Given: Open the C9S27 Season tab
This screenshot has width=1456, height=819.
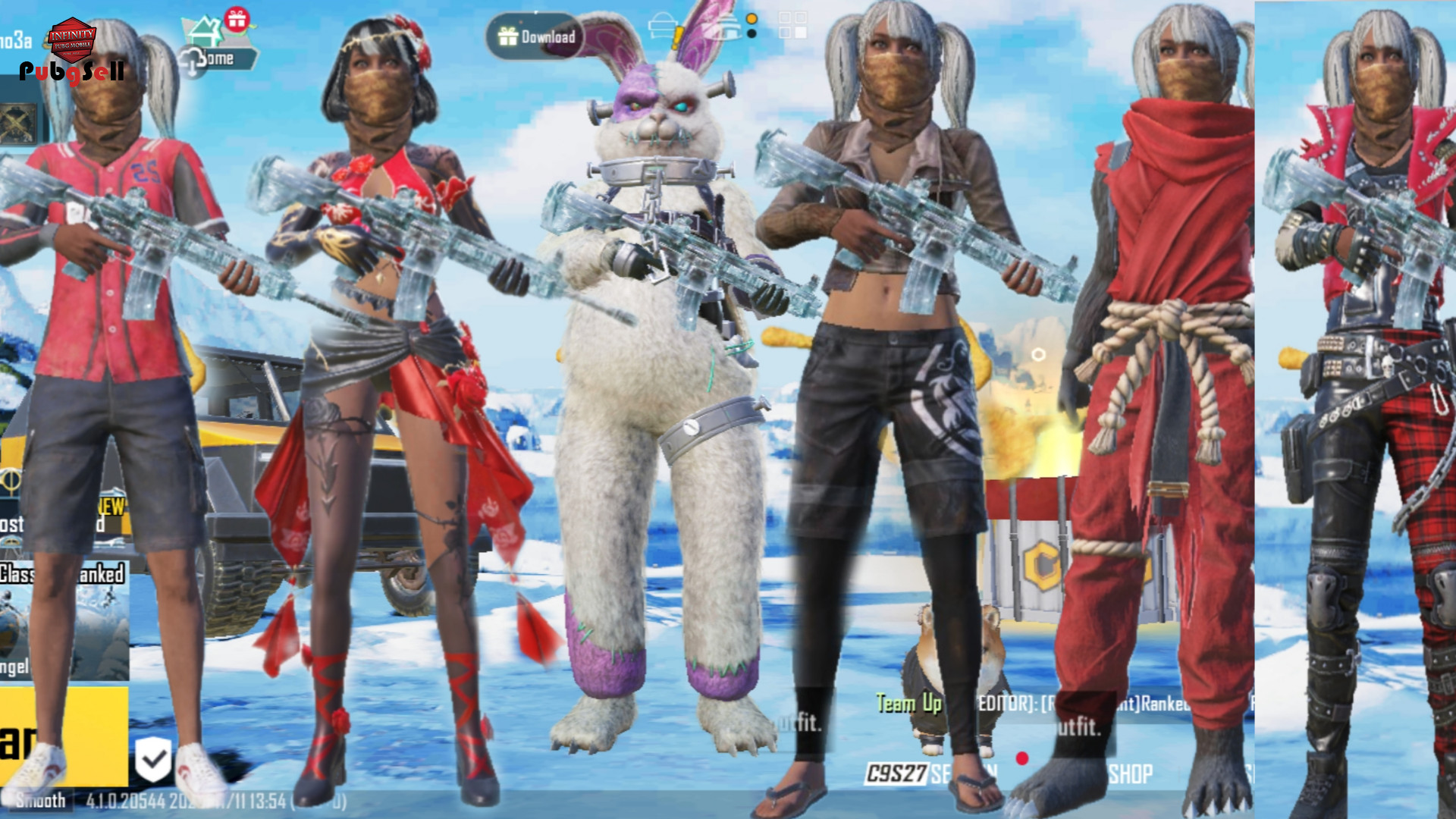Looking at the screenshot, I should [898, 773].
